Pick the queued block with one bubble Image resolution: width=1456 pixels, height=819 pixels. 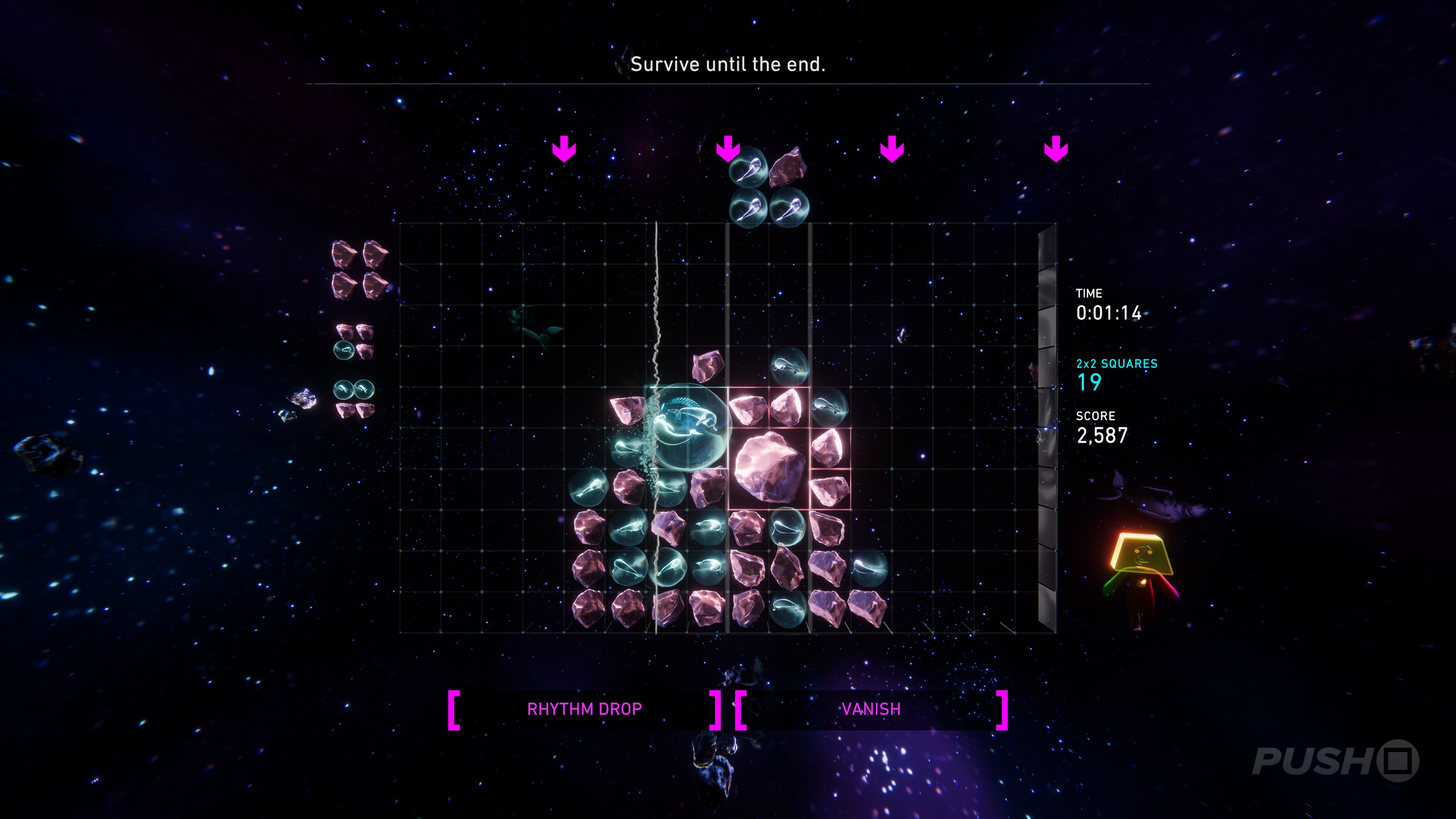pyautogui.click(x=354, y=341)
